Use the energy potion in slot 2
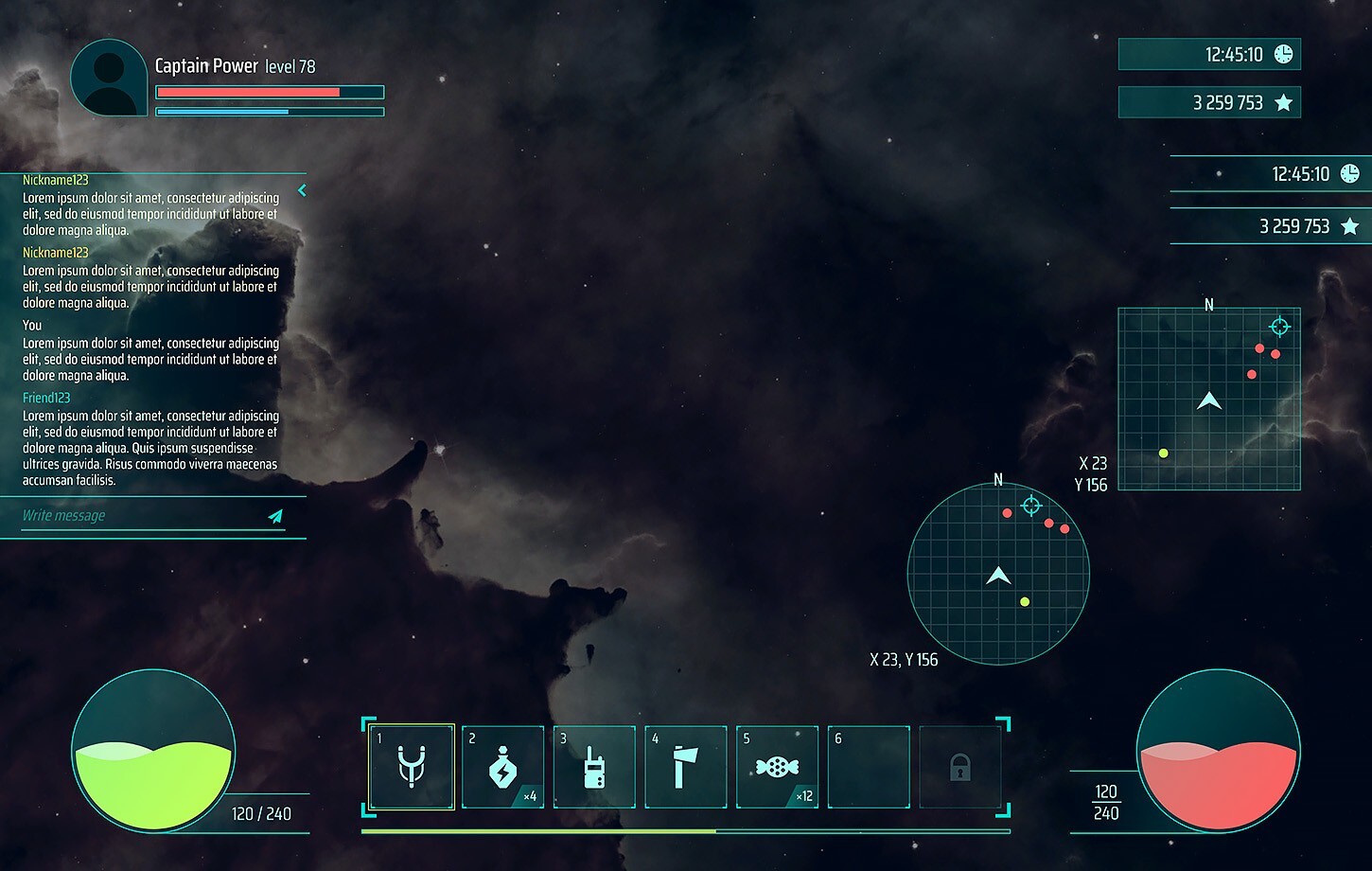This screenshot has width=1372, height=871. coord(502,767)
